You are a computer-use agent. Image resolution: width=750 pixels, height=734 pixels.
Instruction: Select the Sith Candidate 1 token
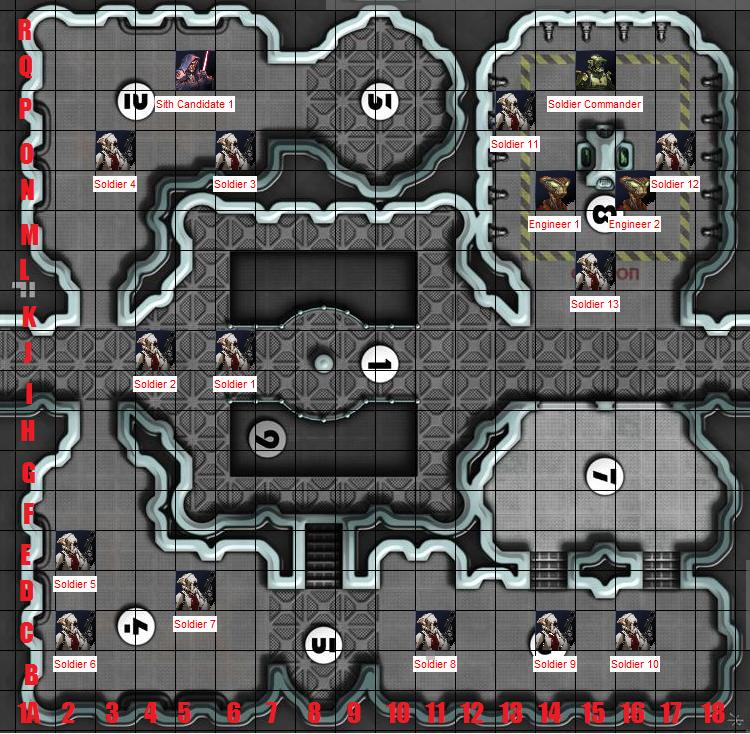195,70
